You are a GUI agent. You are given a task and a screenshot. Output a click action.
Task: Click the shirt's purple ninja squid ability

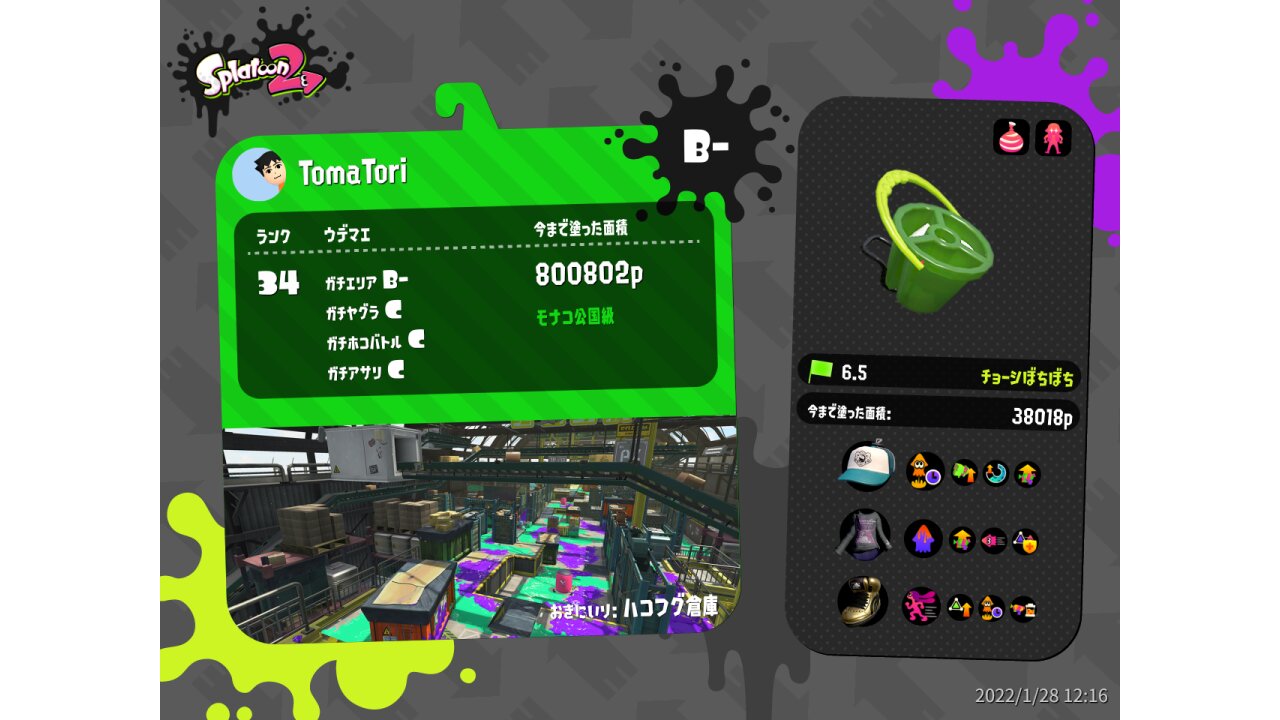coord(923,539)
